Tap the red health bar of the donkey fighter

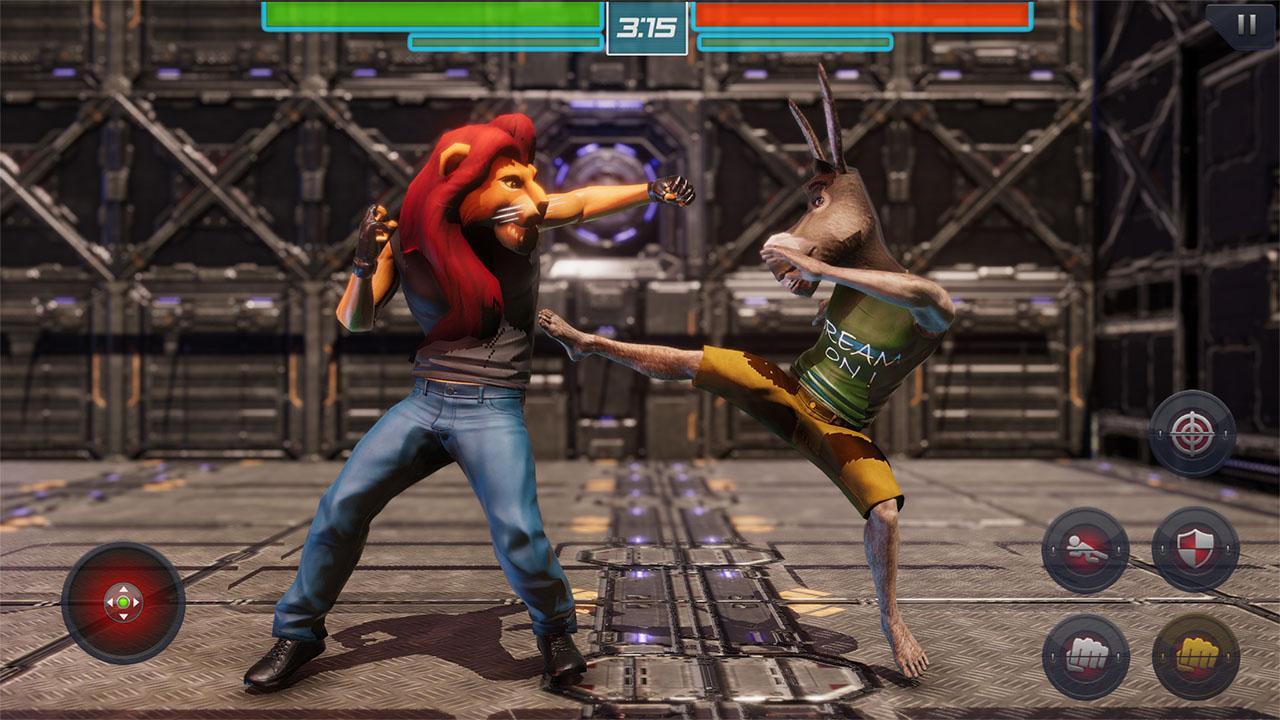860,16
